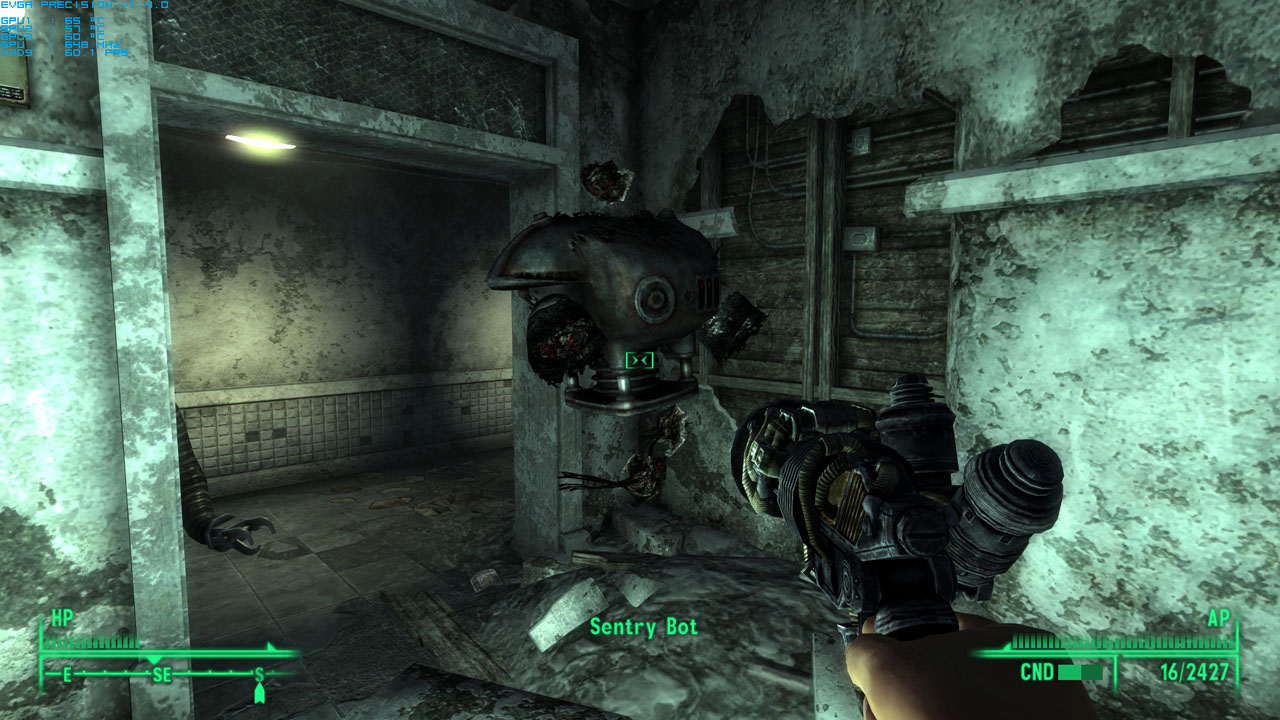Click the S marker on the compass

(258, 676)
